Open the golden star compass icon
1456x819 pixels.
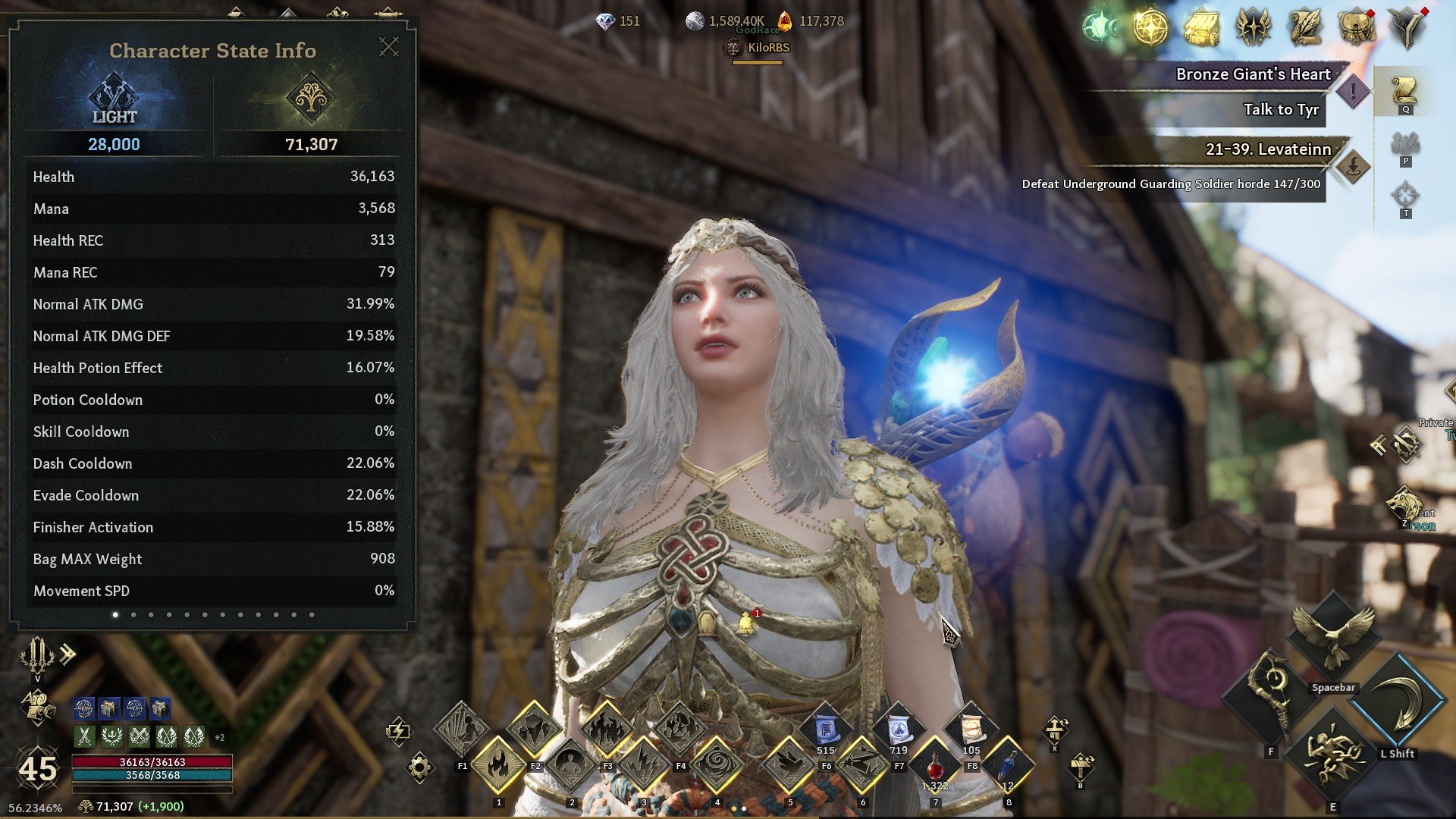pos(1150,28)
